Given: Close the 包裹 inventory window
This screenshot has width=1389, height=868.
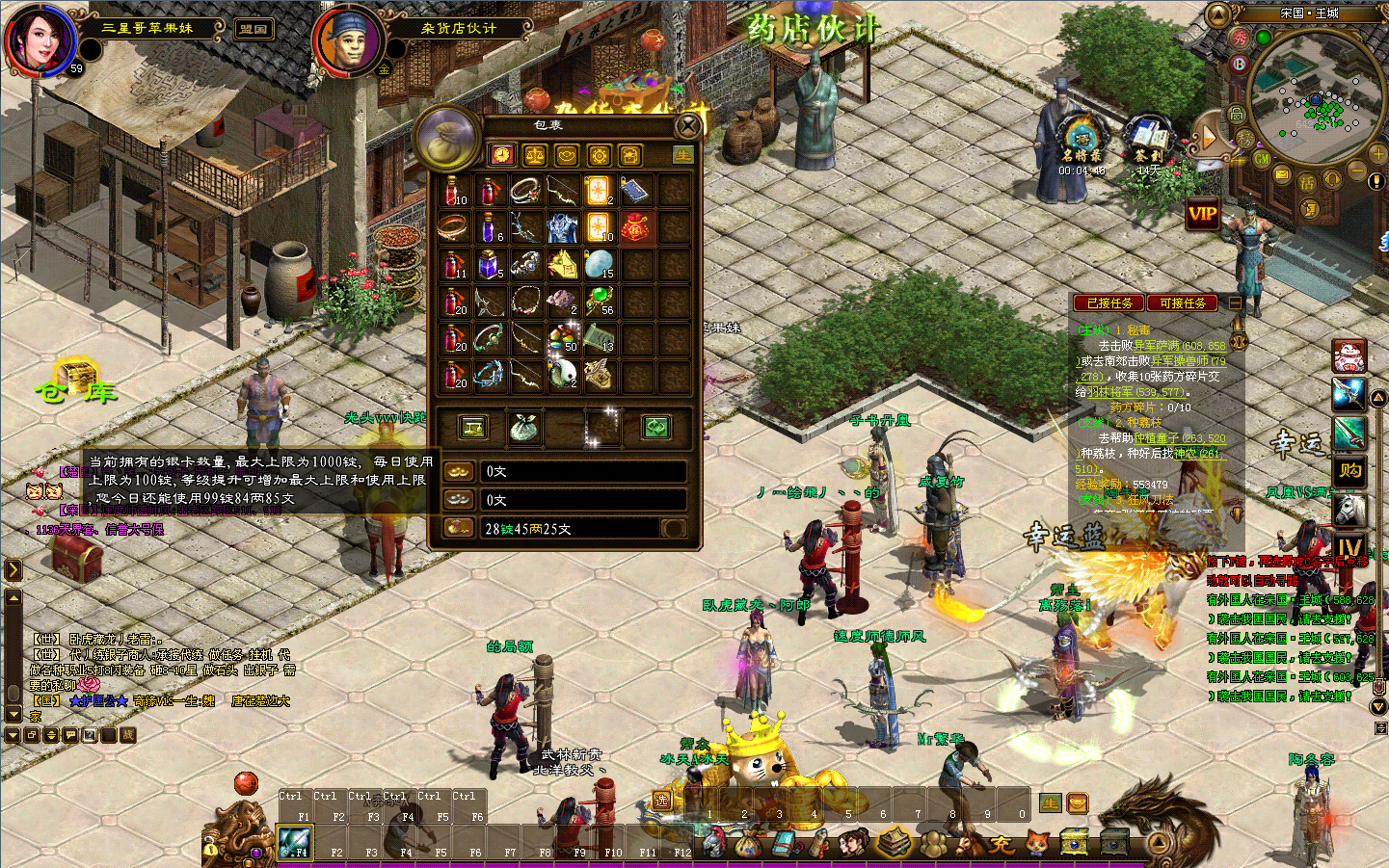Looking at the screenshot, I should (688, 126).
